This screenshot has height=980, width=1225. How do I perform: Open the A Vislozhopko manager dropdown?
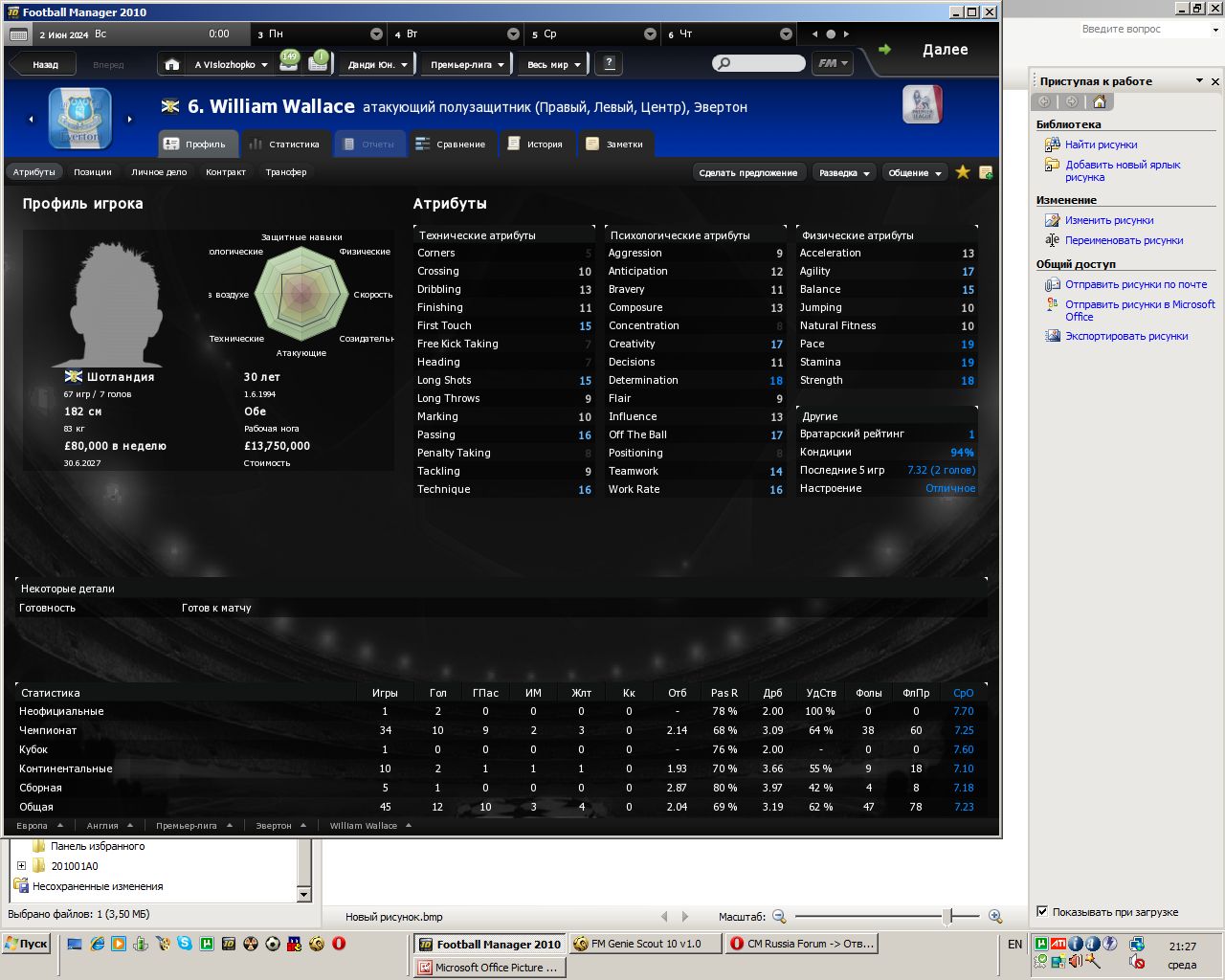coord(230,65)
